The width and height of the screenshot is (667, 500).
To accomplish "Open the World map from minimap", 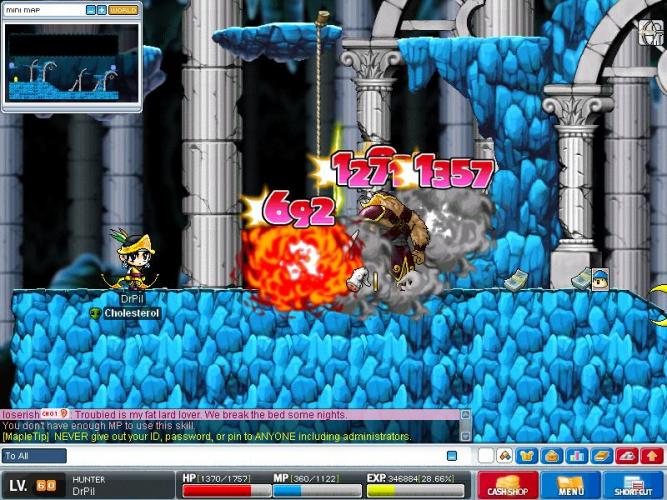I will coord(123,10).
